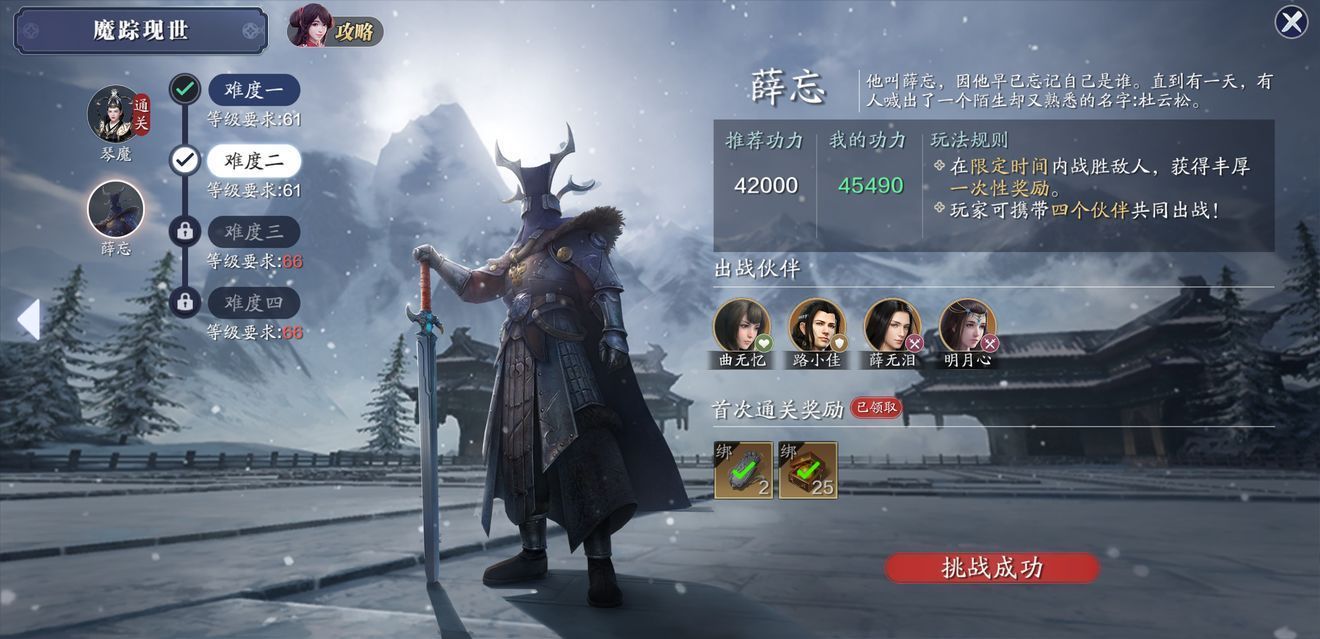Select difficulty 难度一
The image size is (1320, 639).
click(x=253, y=90)
